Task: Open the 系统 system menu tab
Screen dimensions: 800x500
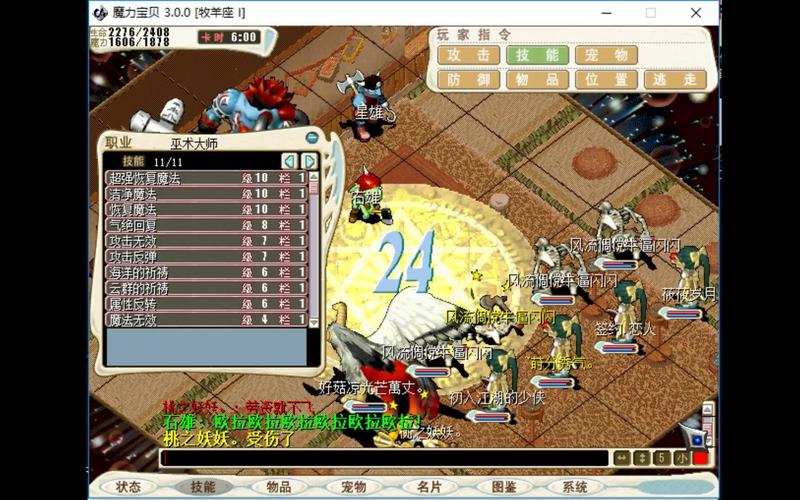Action: pyautogui.click(x=575, y=487)
